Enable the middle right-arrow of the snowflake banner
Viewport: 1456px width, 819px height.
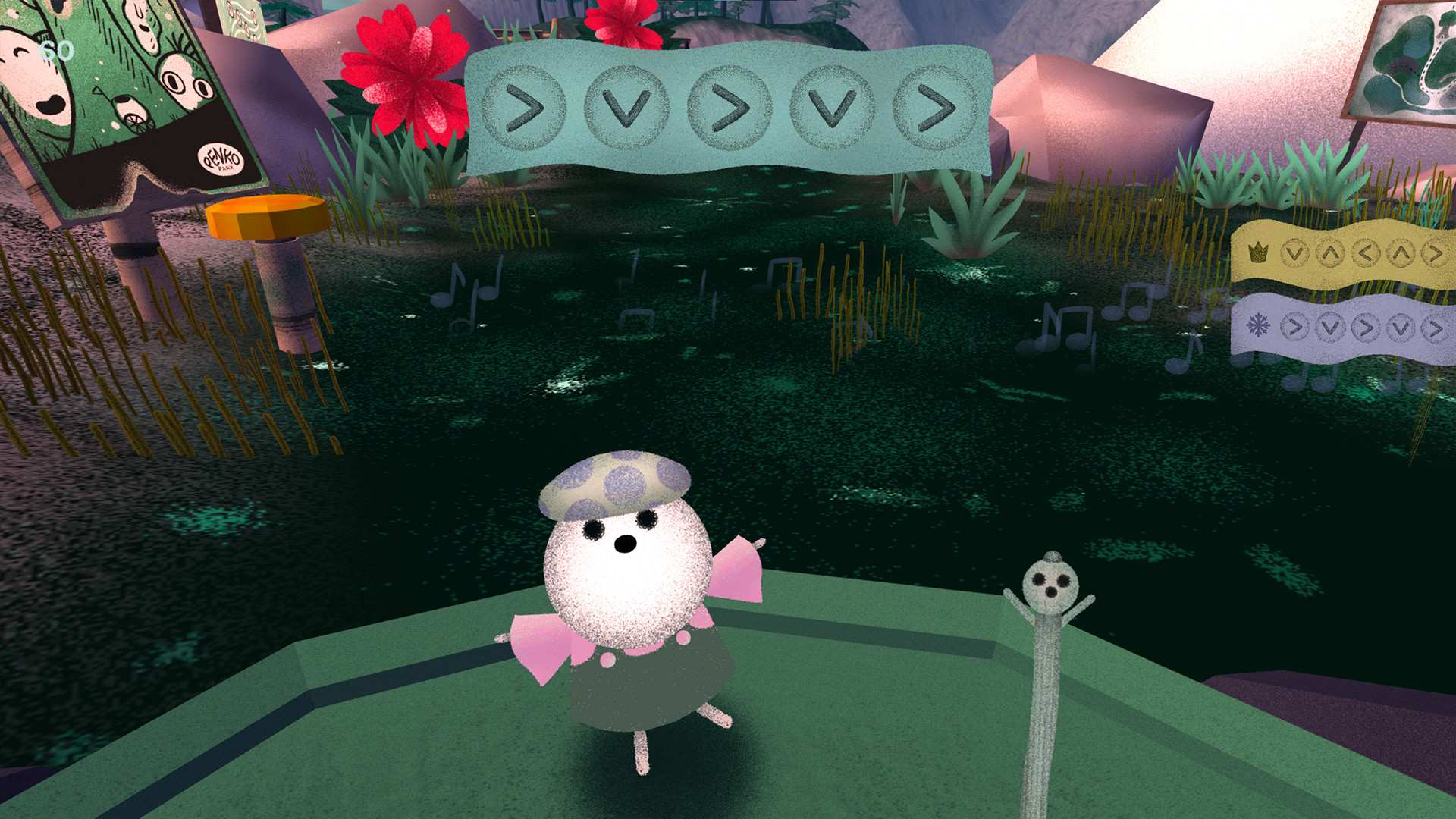point(1366,326)
